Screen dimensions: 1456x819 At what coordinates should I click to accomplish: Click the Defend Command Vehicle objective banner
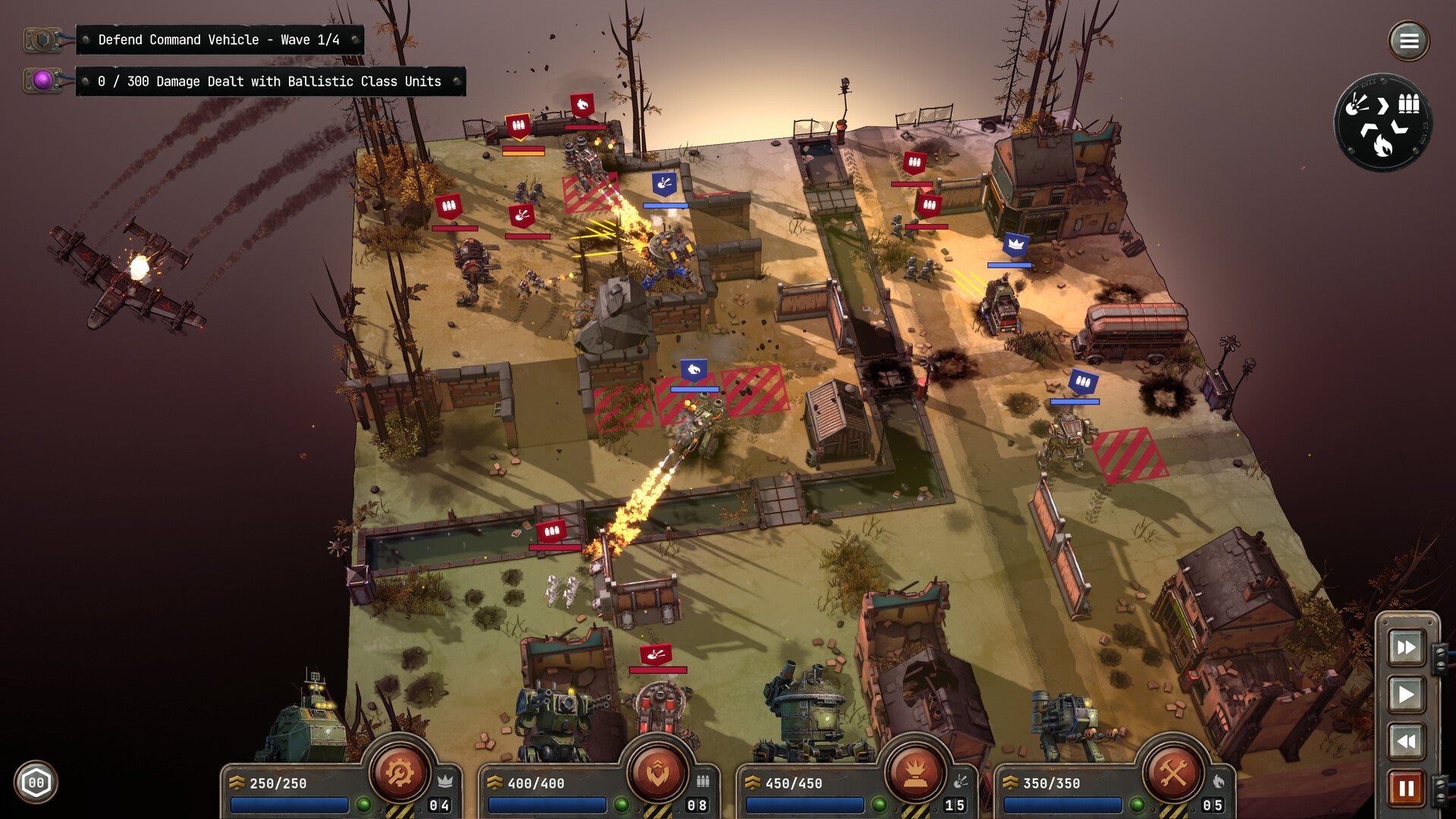point(220,40)
